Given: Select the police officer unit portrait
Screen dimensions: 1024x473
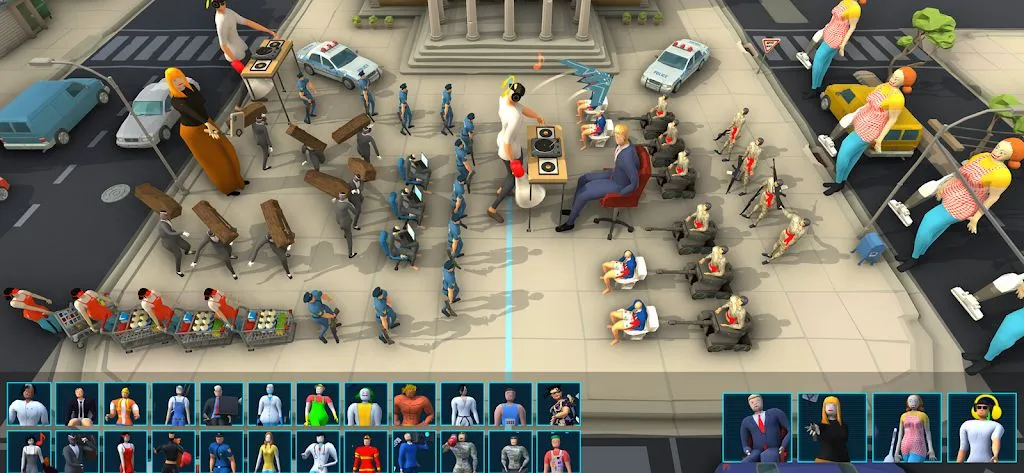Looking at the screenshot, I should pyautogui.click(x=221, y=452).
